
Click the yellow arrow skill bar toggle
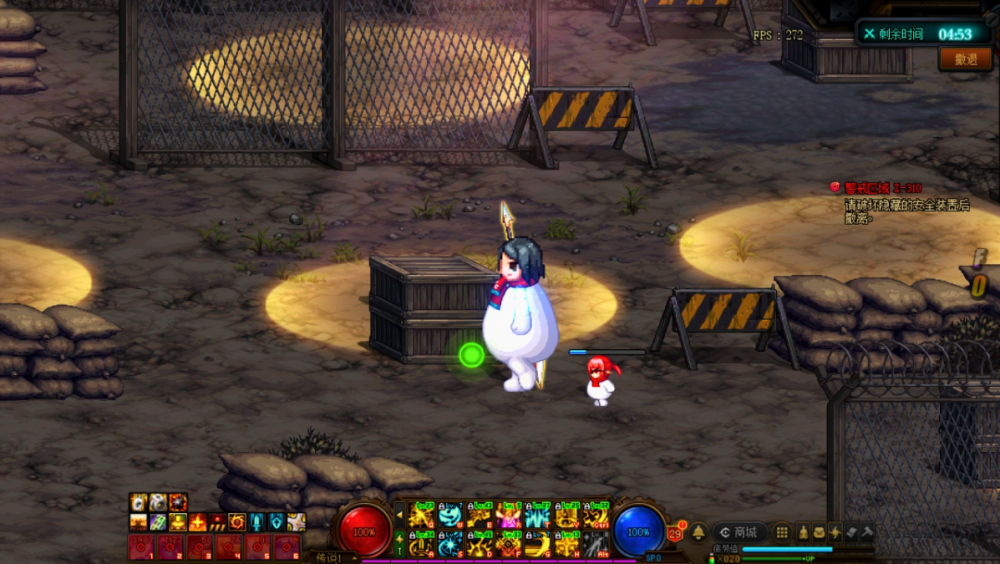coord(400,515)
